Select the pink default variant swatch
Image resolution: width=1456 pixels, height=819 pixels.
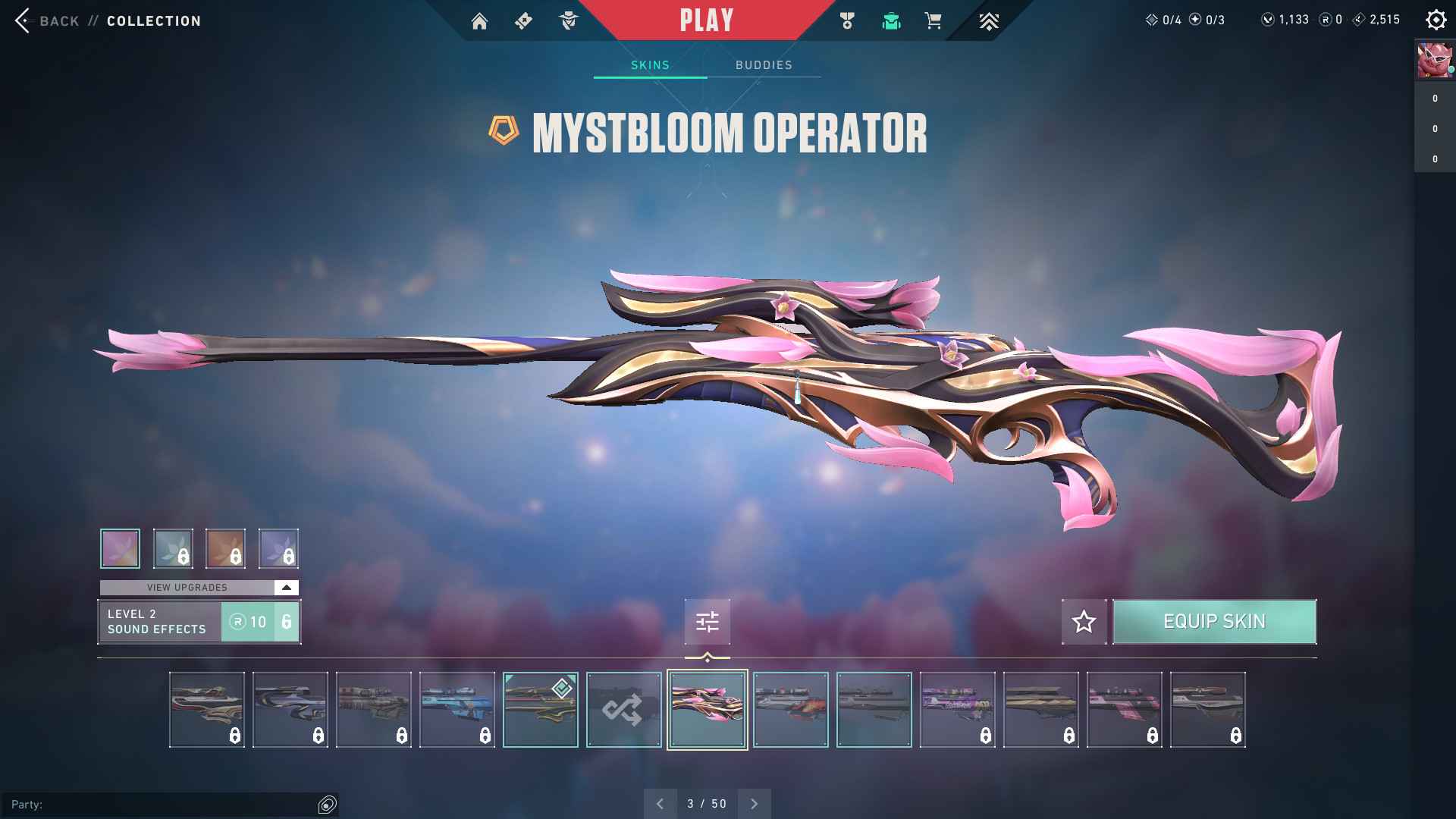tap(120, 548)
